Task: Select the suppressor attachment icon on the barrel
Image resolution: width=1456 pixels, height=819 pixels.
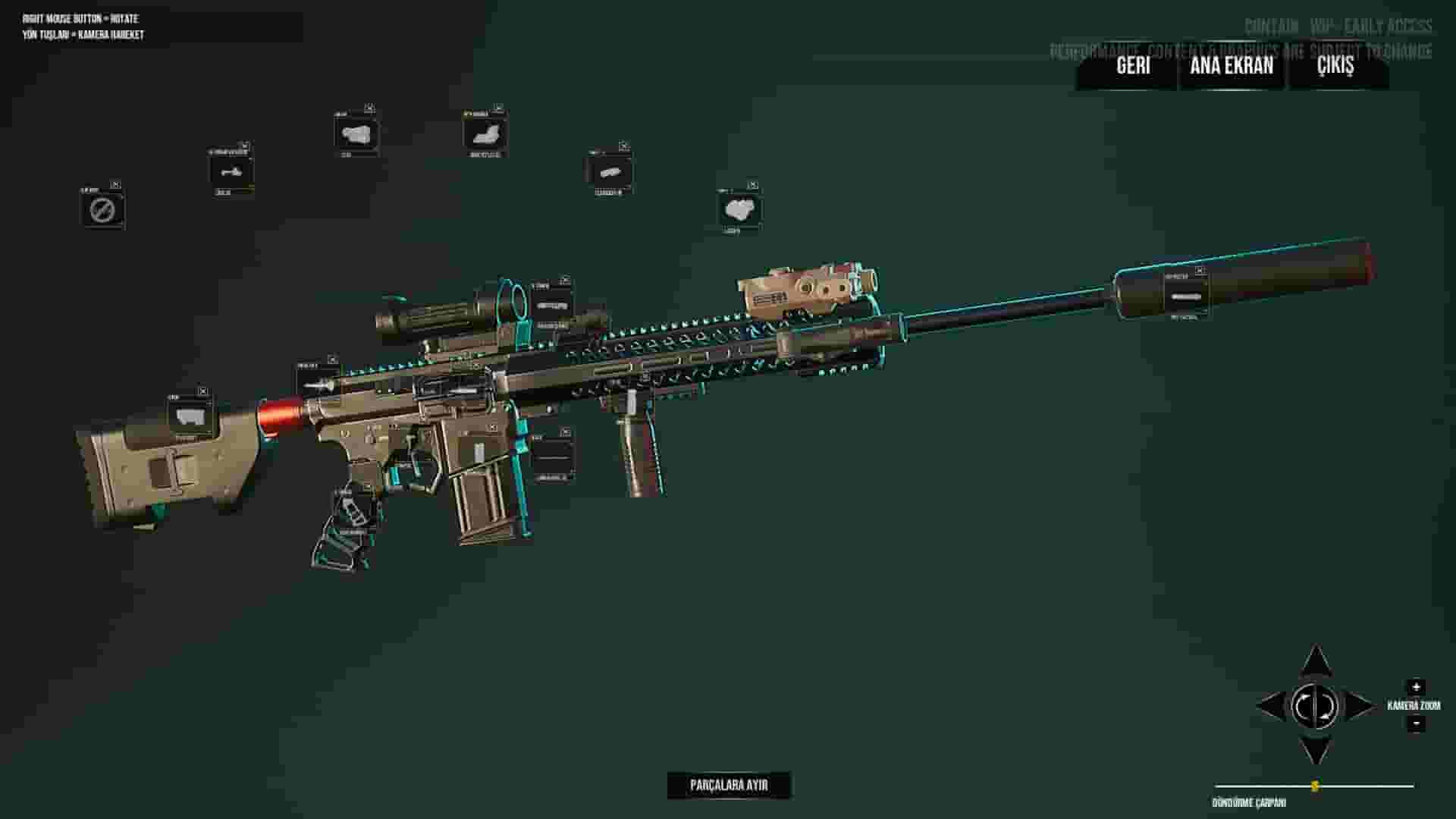Action: [x=1185, y=297]
